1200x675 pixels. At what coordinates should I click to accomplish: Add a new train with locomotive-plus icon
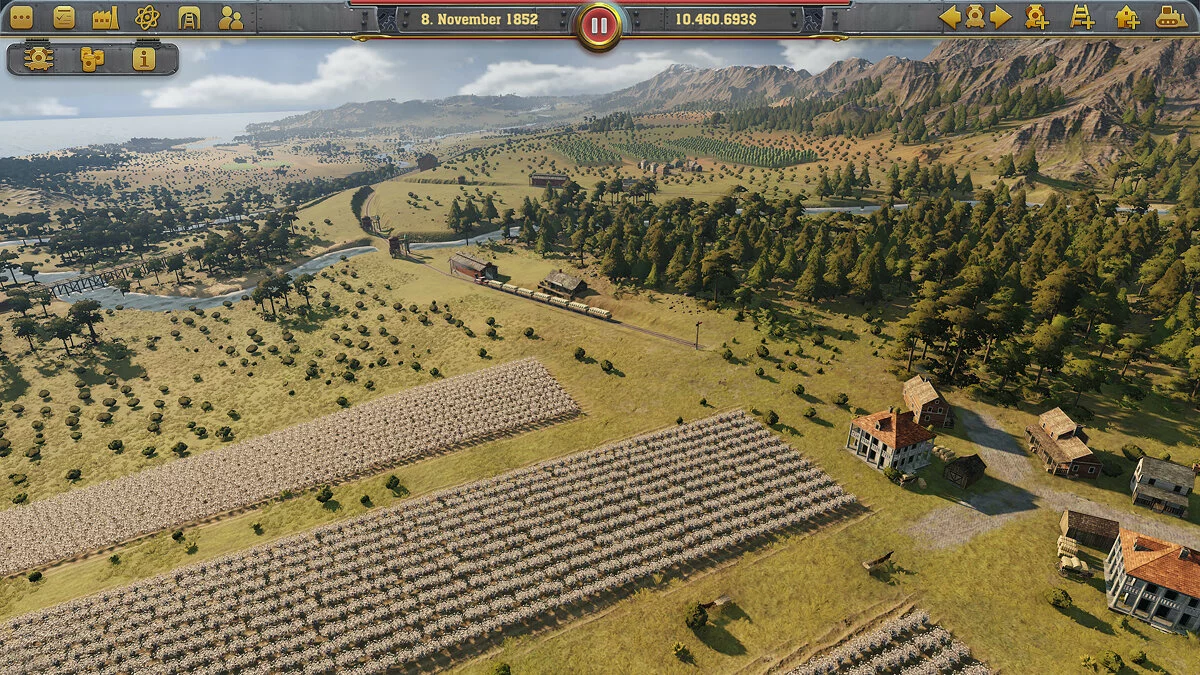(1037, 17)
